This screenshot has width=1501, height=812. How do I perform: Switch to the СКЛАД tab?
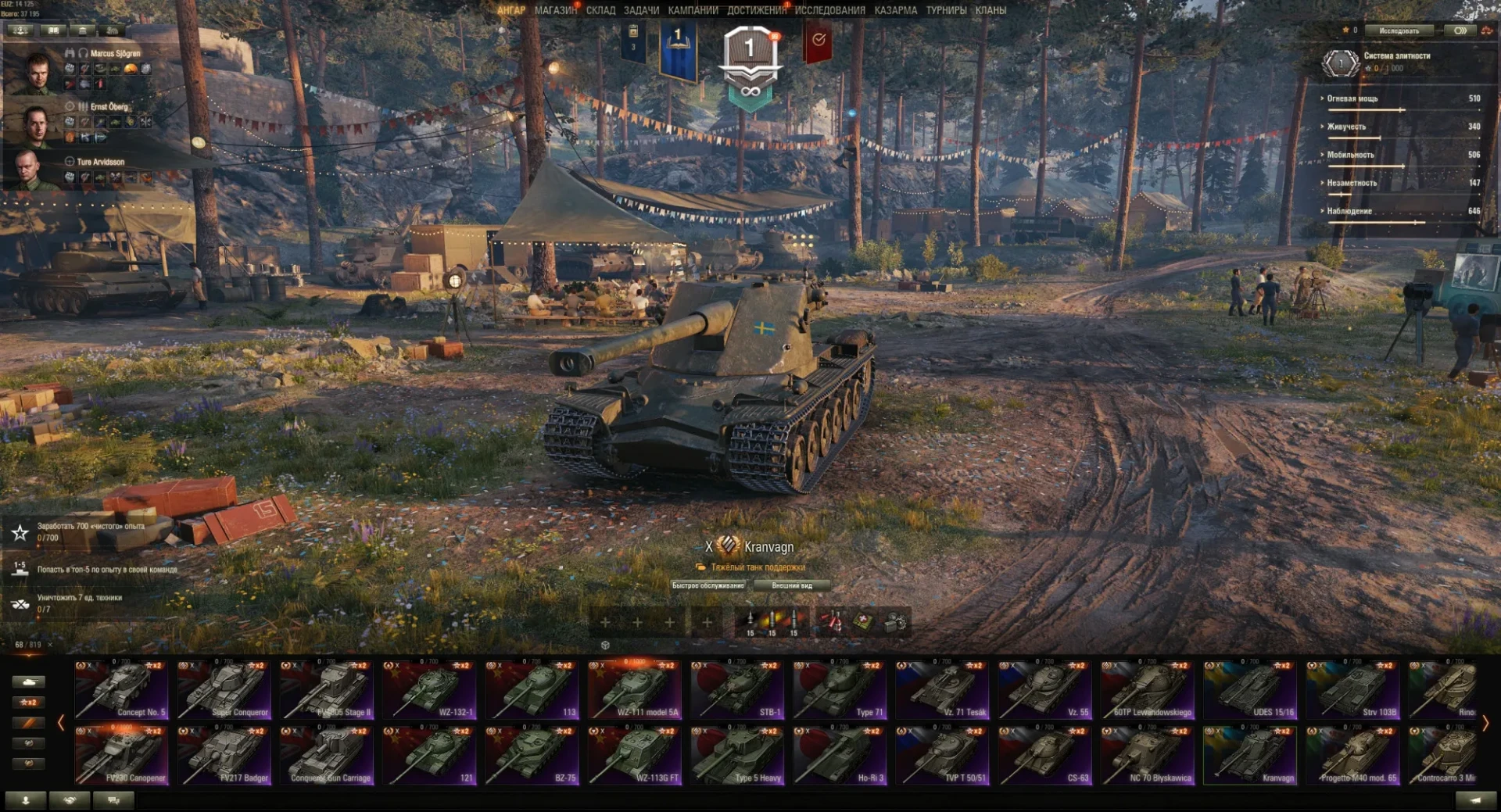[600, 10]
